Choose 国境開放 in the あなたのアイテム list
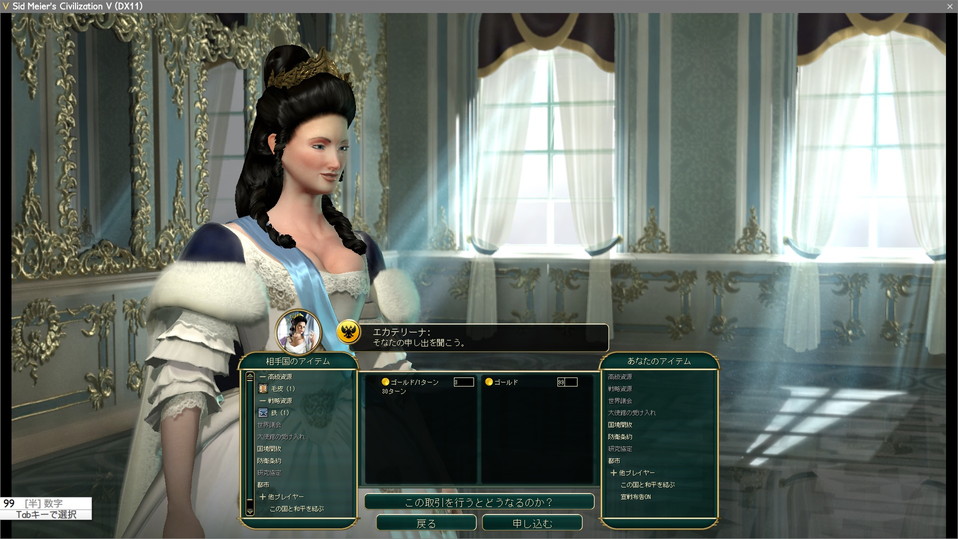Screen dimensions: 958x539 coord(620,424)
